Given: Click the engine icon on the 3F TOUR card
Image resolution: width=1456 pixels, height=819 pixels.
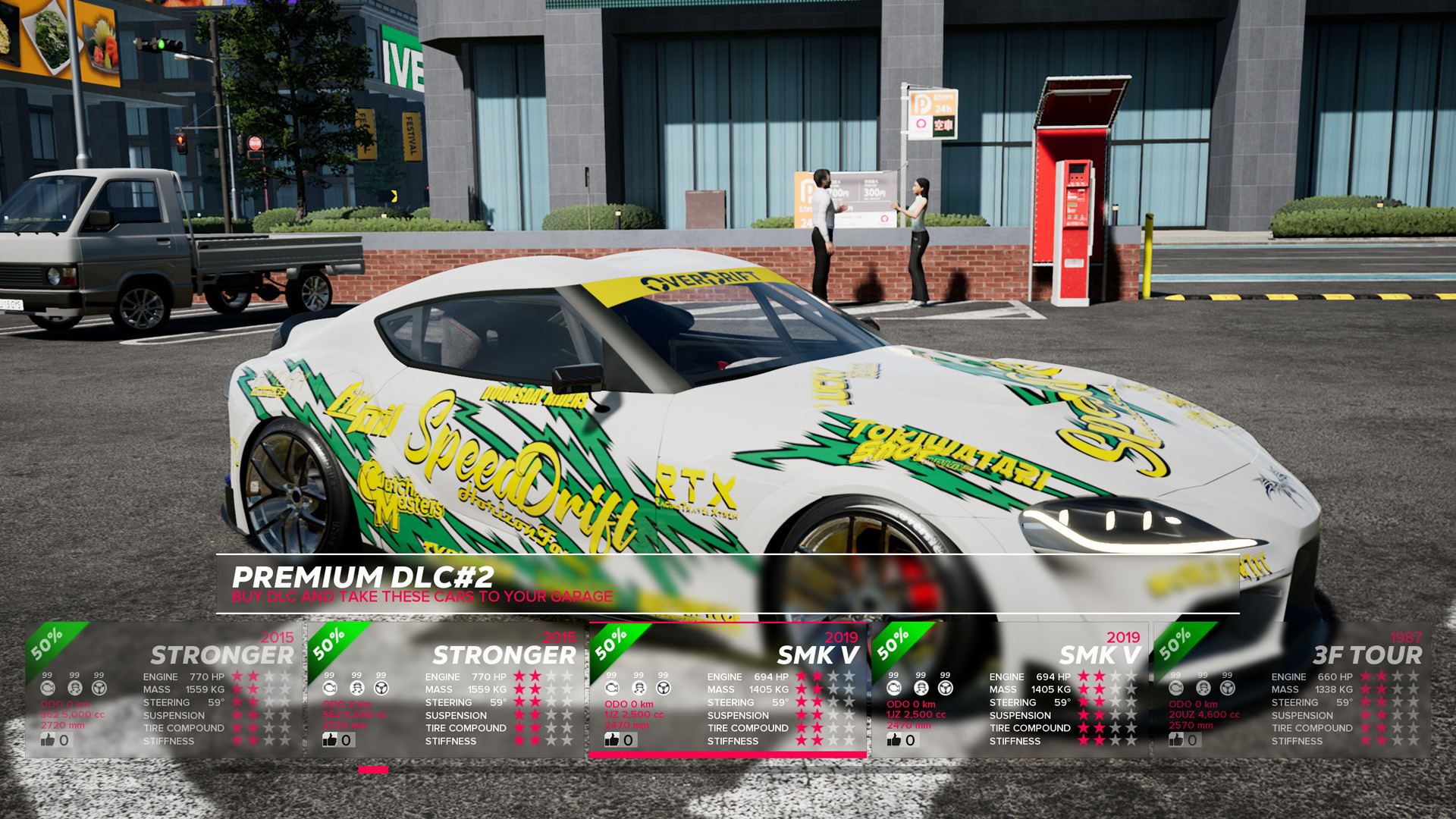Looking at the screenshot, I should pos(1175,687).
